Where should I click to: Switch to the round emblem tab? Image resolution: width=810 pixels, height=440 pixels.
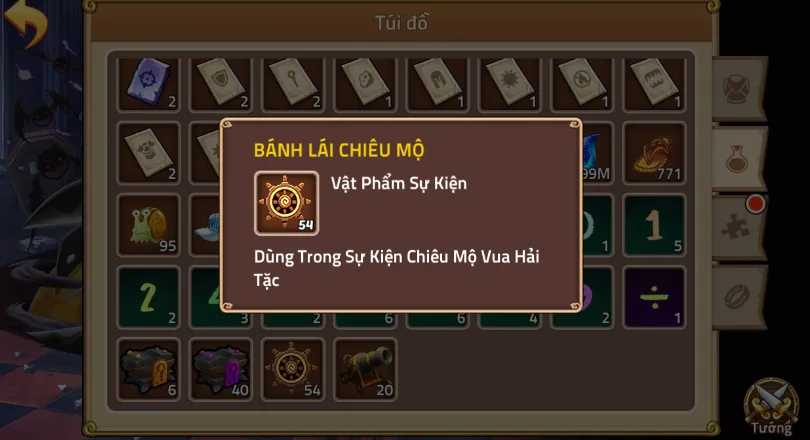[x=740, y=88]
